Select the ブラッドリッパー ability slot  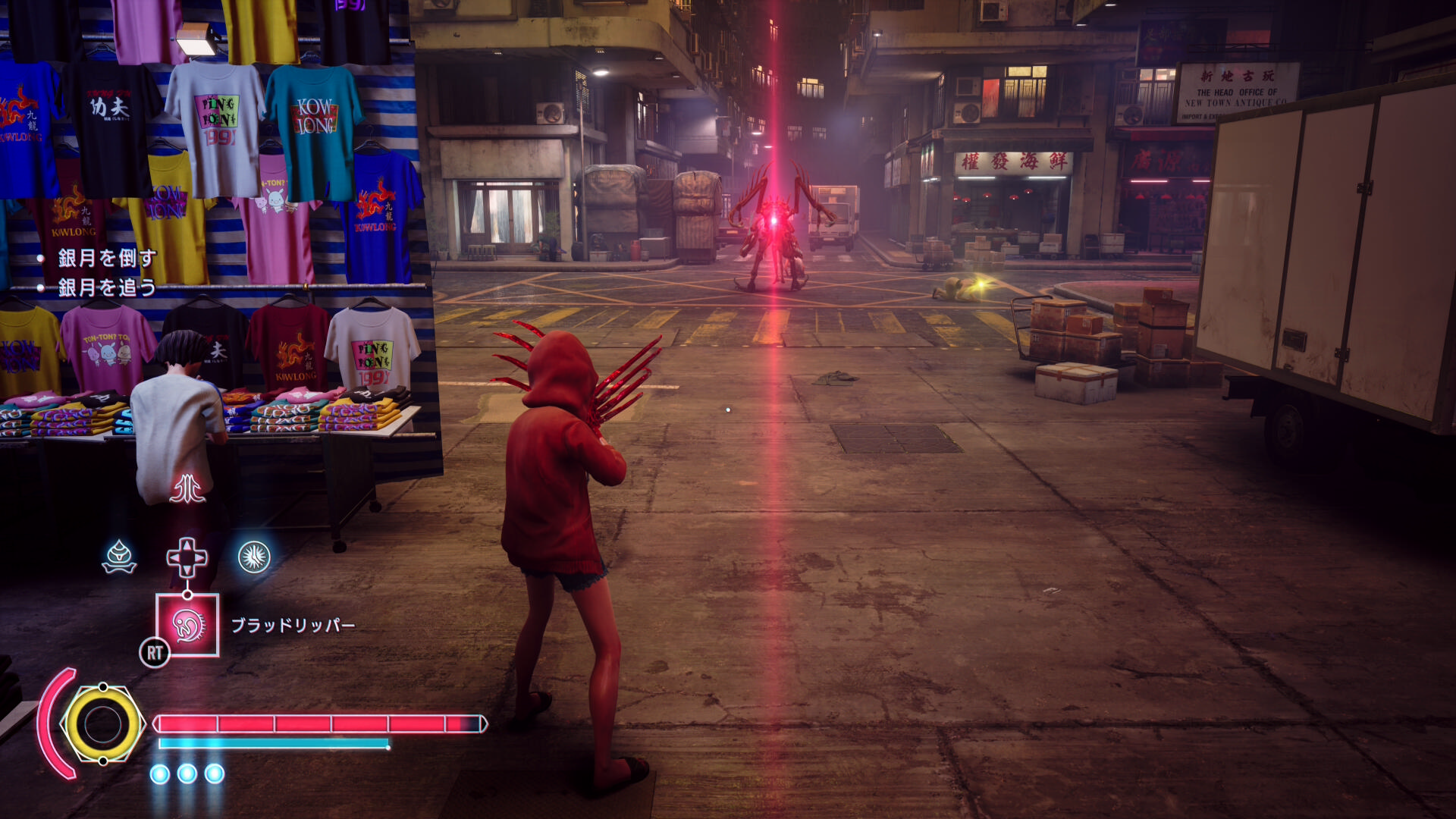tap(187, 625)
